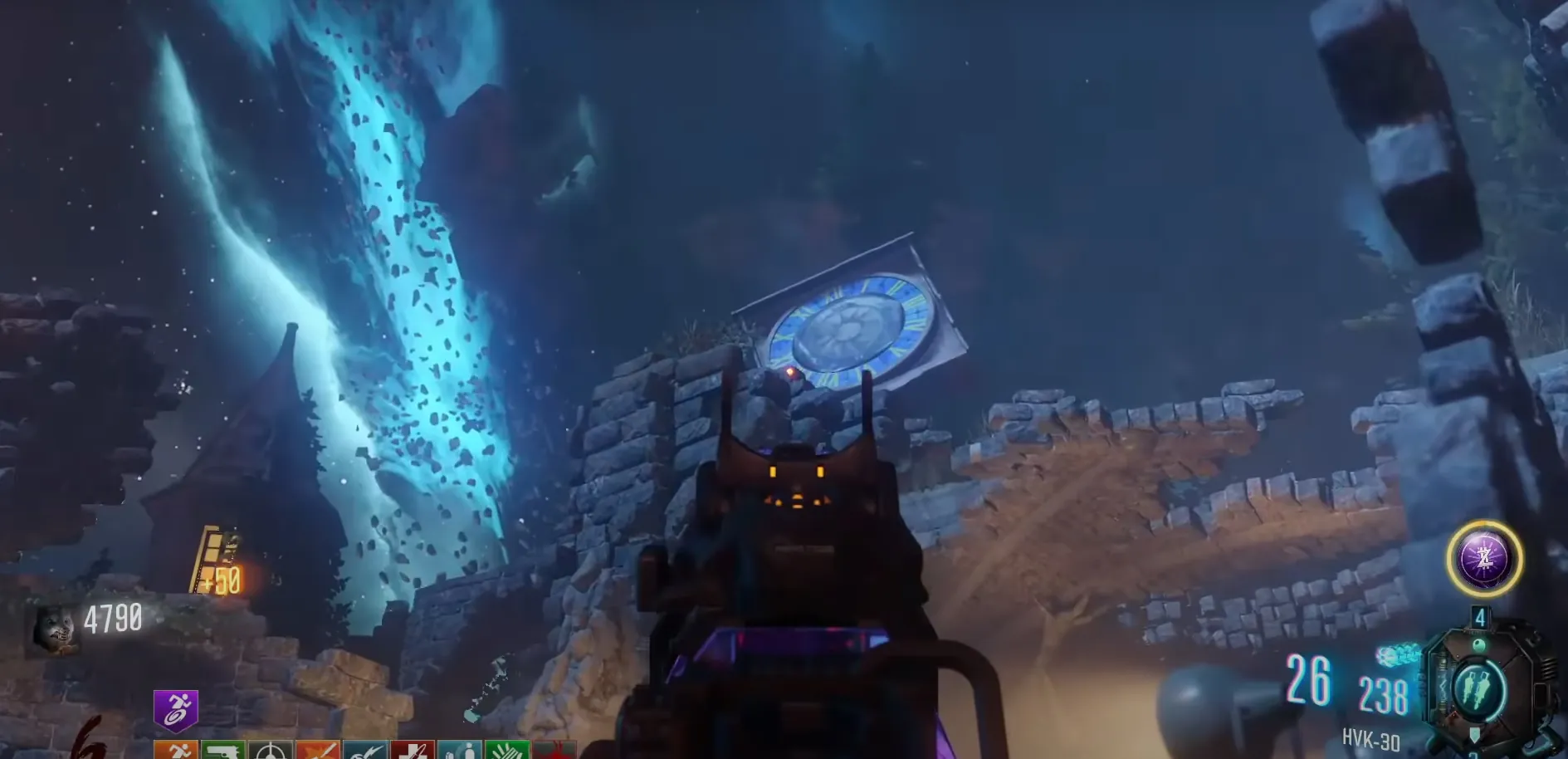Viewport: 1568px width, 759px height.
Task: Click the red cross perk icon
Action: coord(413,751)
